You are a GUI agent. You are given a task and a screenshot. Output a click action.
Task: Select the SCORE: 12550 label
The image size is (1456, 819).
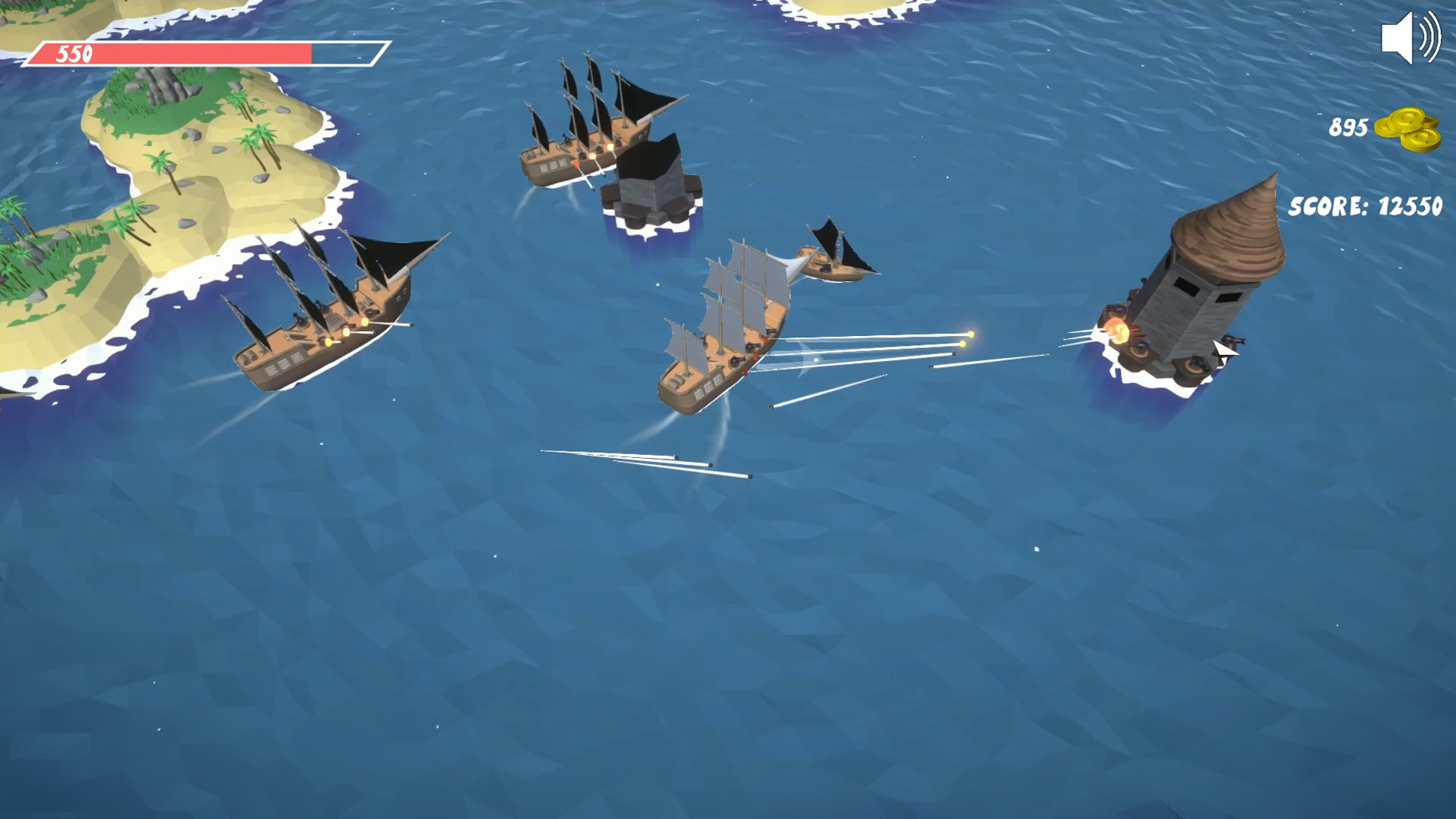click(x=1365, y=203)
